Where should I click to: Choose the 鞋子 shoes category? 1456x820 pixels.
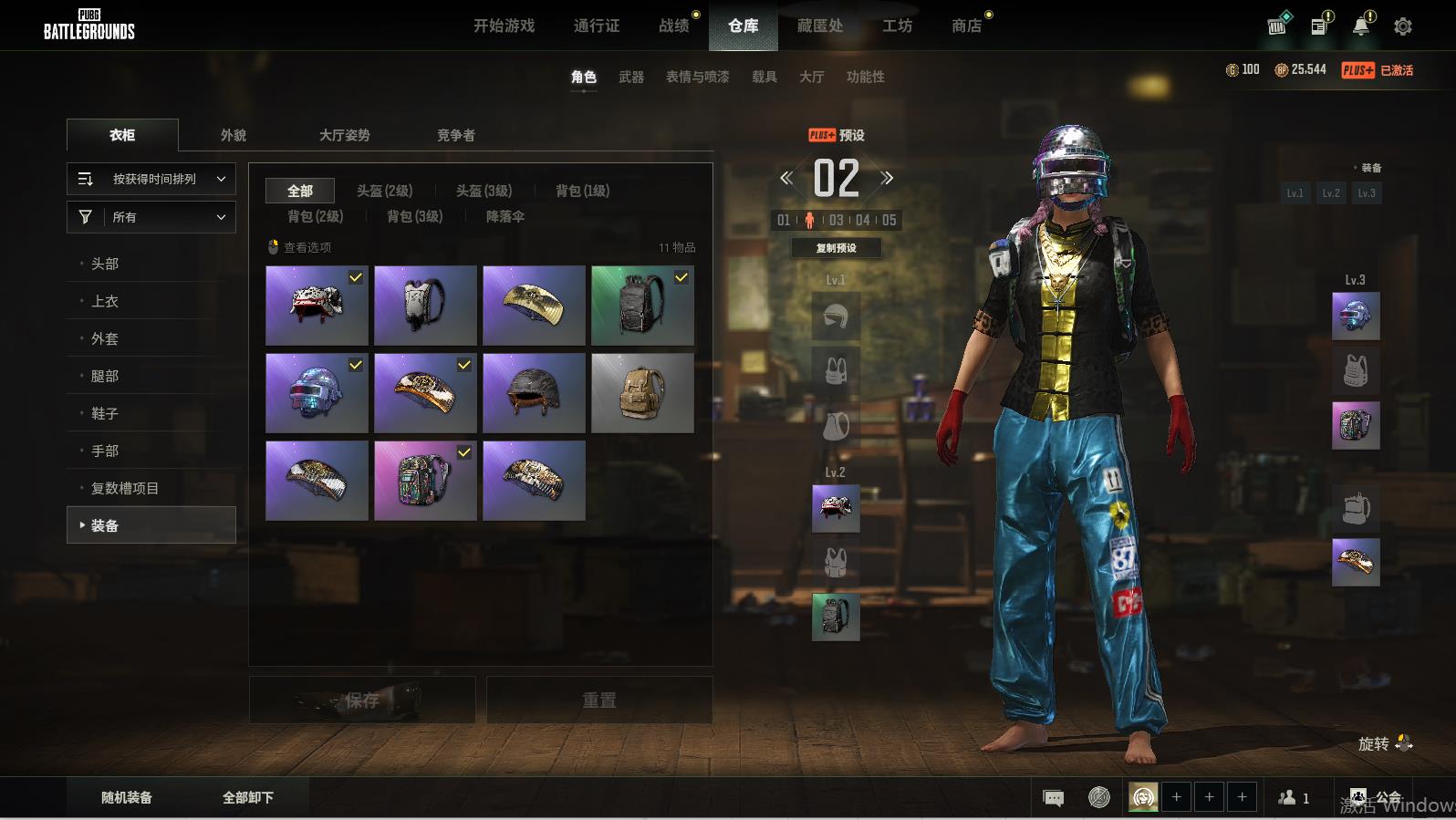[x=105, y=413]
